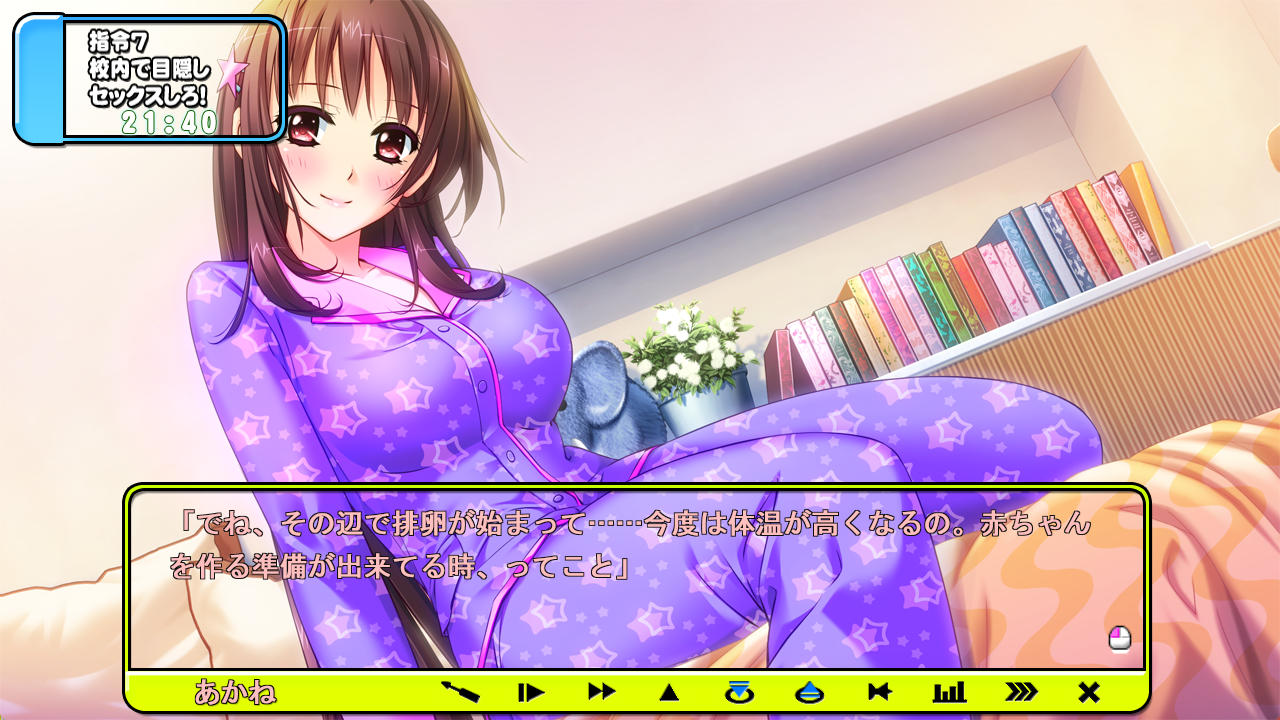Click the triple-chevron skip icon
1280x720 pixels.
click(x=1020, y=691)
